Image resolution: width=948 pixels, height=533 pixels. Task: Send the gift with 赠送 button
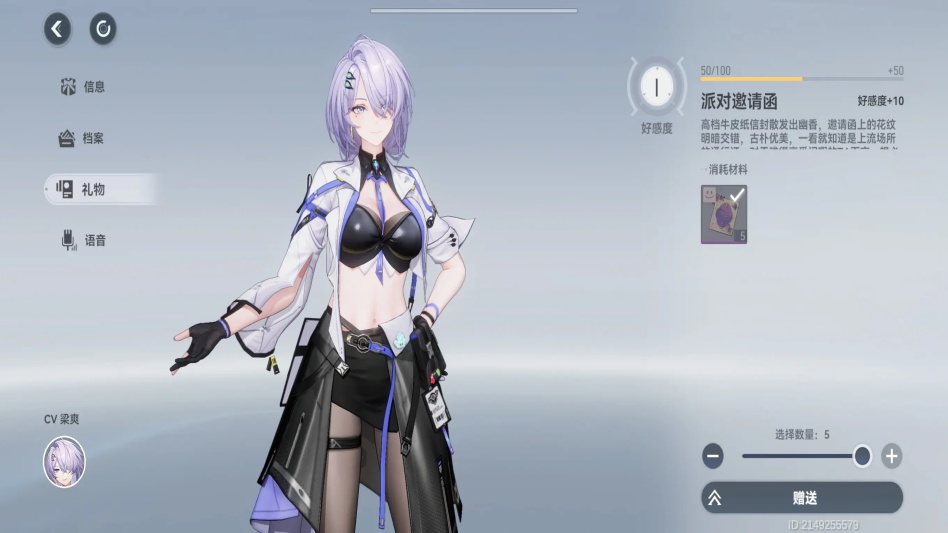click(x=802, y=497)
